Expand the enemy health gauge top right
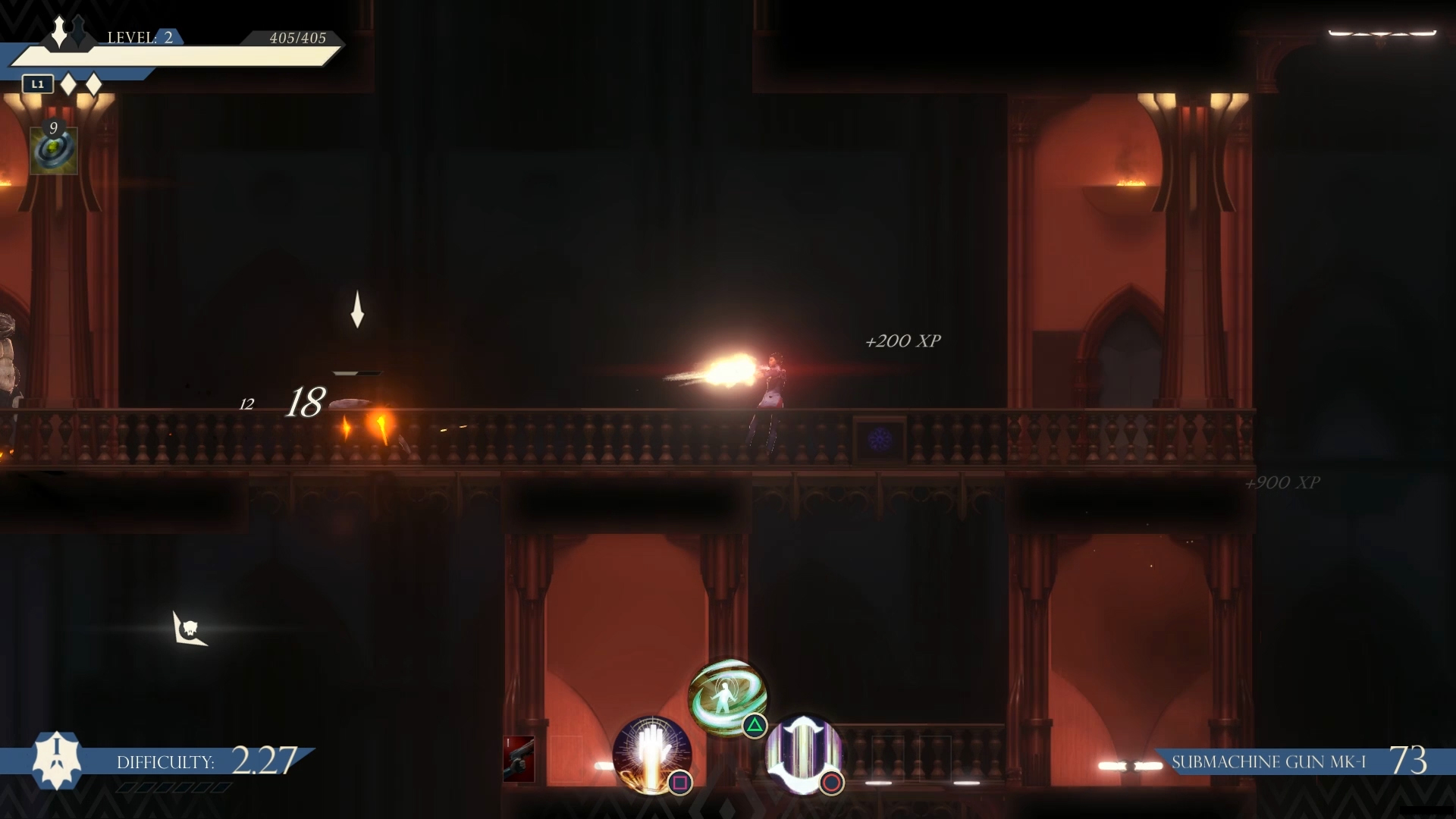Image resolution: width=1456 pixels, height=819 pixels. [x=1383, y=34]
